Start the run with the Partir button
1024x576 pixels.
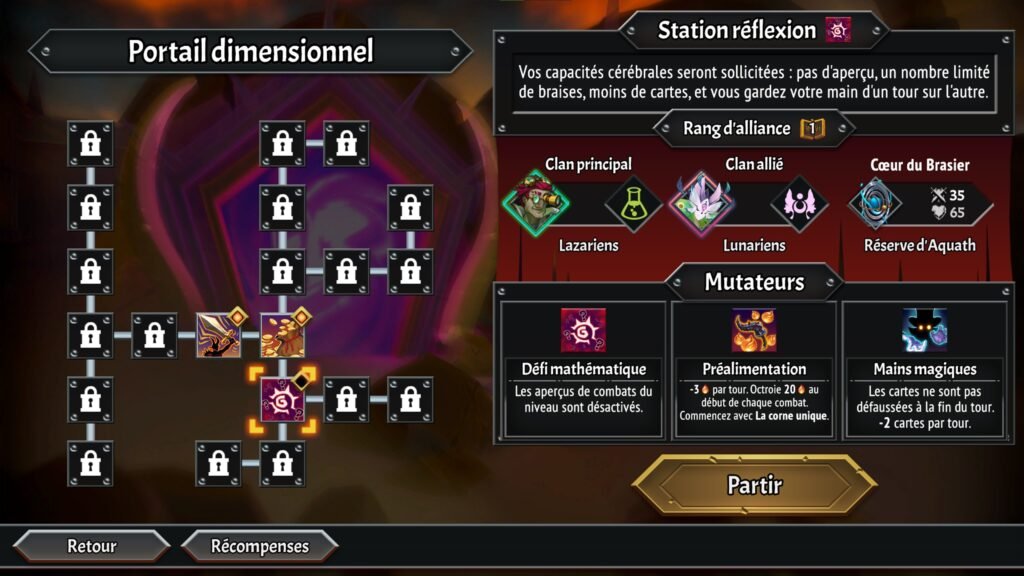[x=754, y=486]
